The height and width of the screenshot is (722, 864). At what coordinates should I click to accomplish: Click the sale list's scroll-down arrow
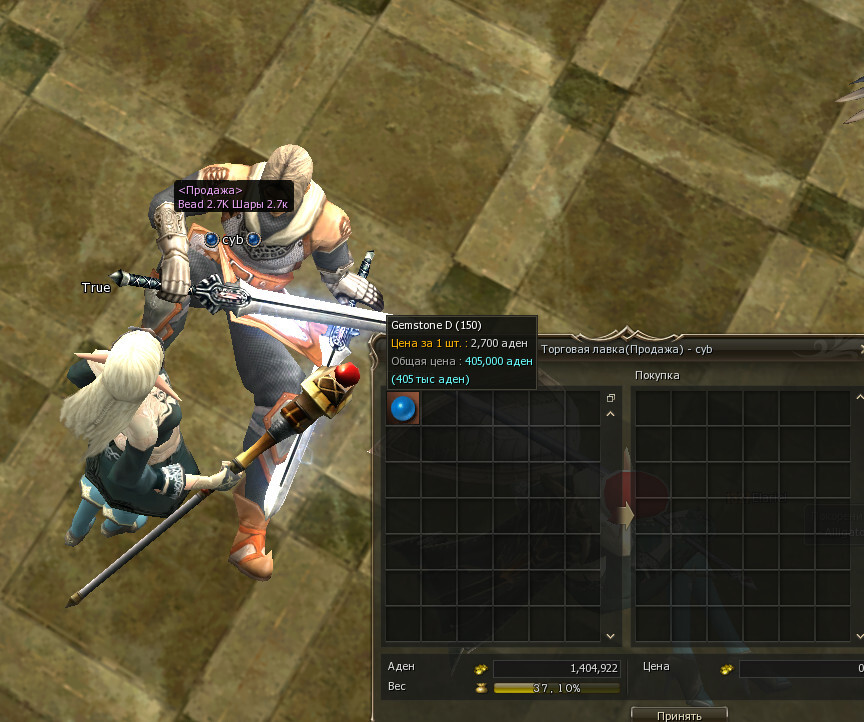point(610,635)
